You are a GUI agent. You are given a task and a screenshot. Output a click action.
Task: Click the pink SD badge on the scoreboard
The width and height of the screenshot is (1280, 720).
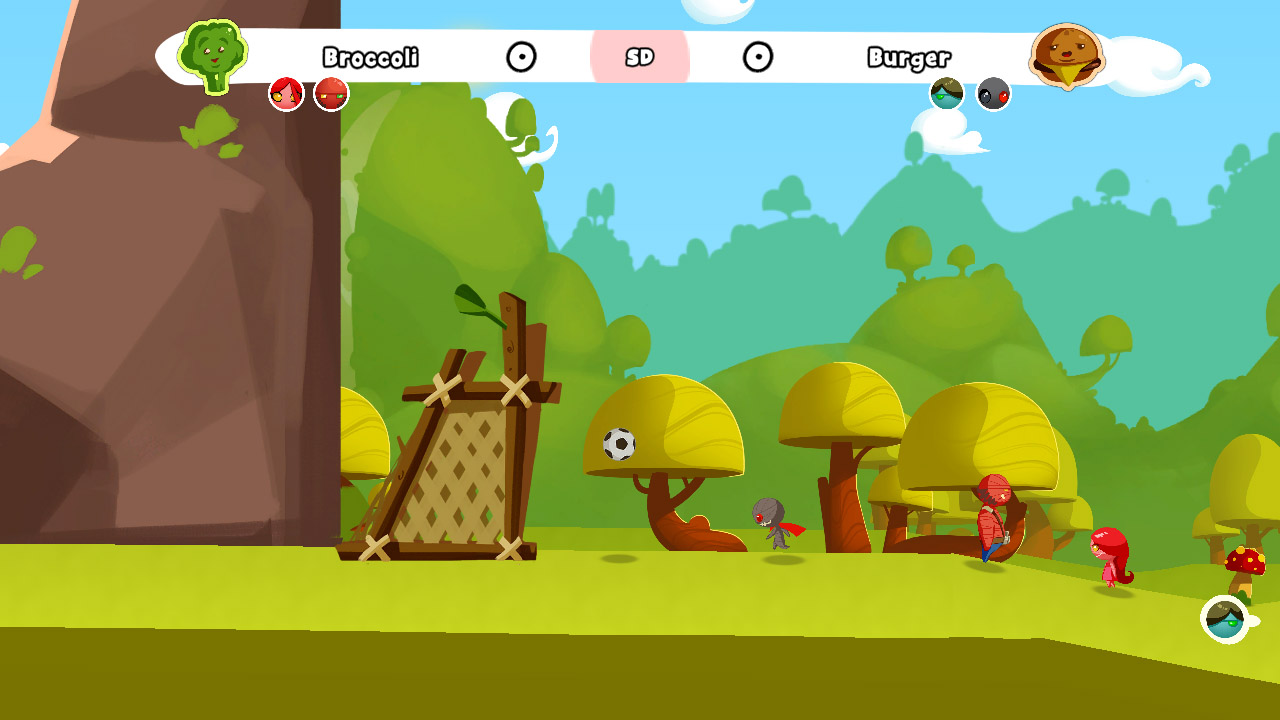641,57
